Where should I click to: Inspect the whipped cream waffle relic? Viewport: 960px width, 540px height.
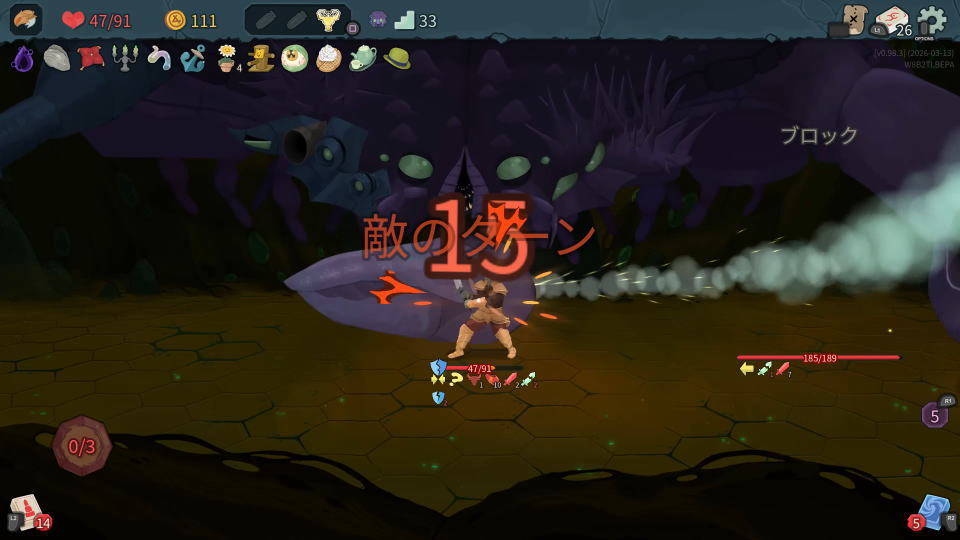[328, 59]
